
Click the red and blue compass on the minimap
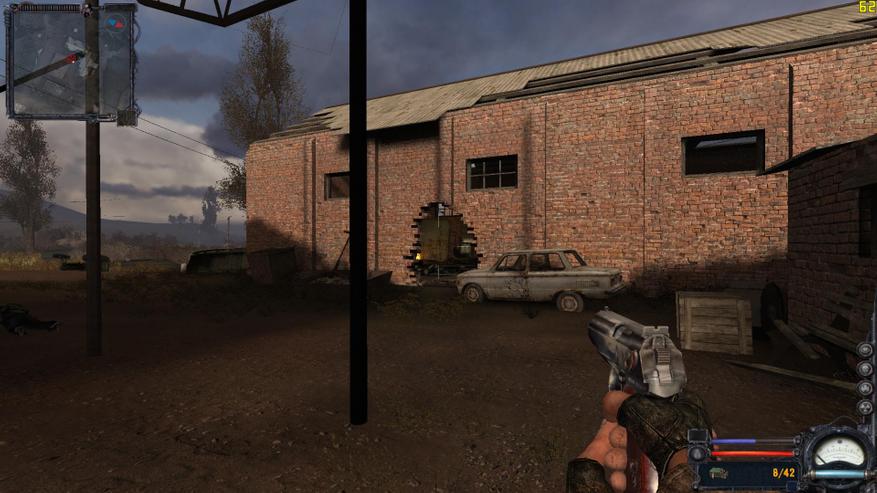click(116, 21)
